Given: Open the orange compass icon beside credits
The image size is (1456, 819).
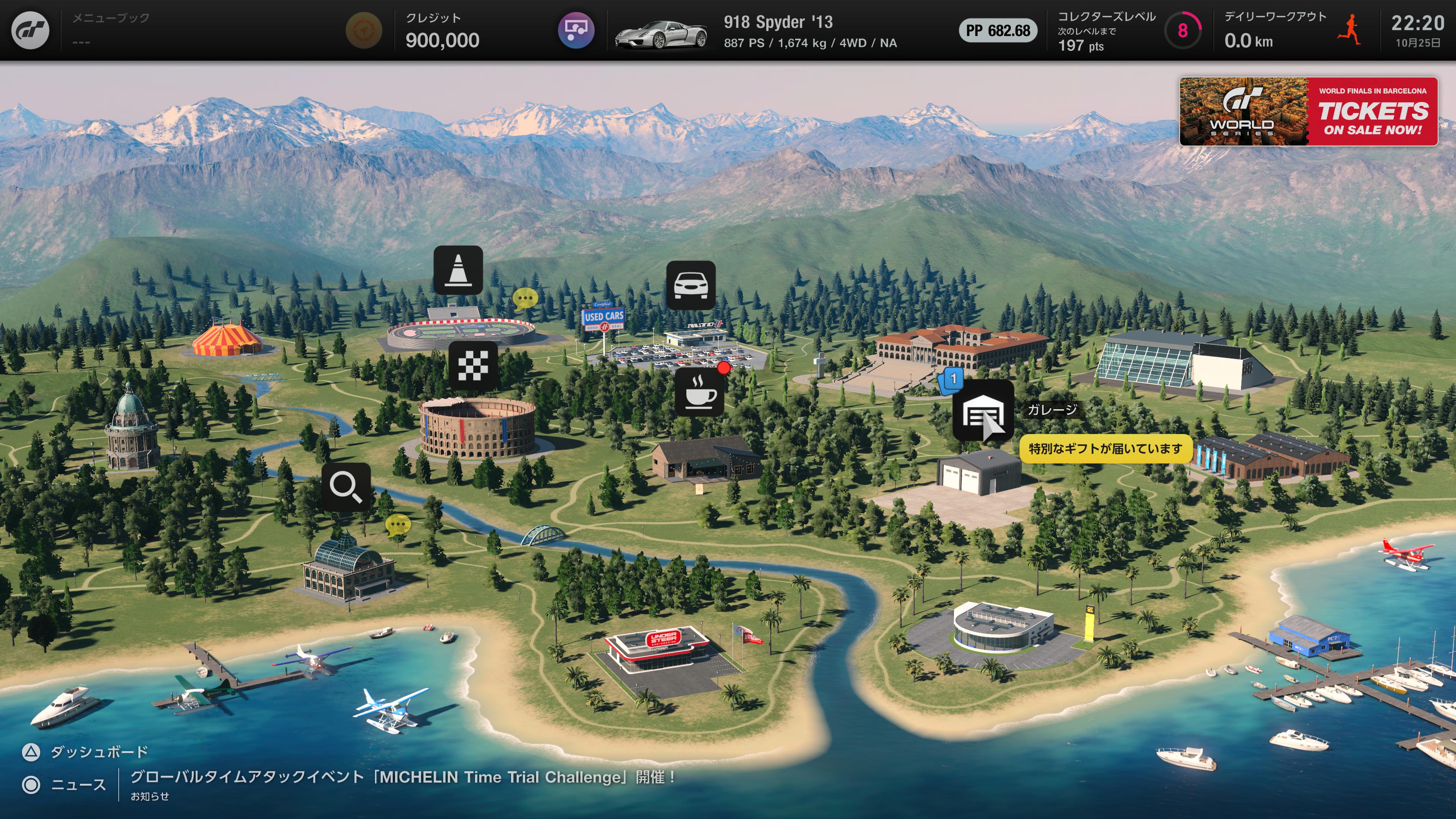Looking at the screenshot, I should coord(364,30).
